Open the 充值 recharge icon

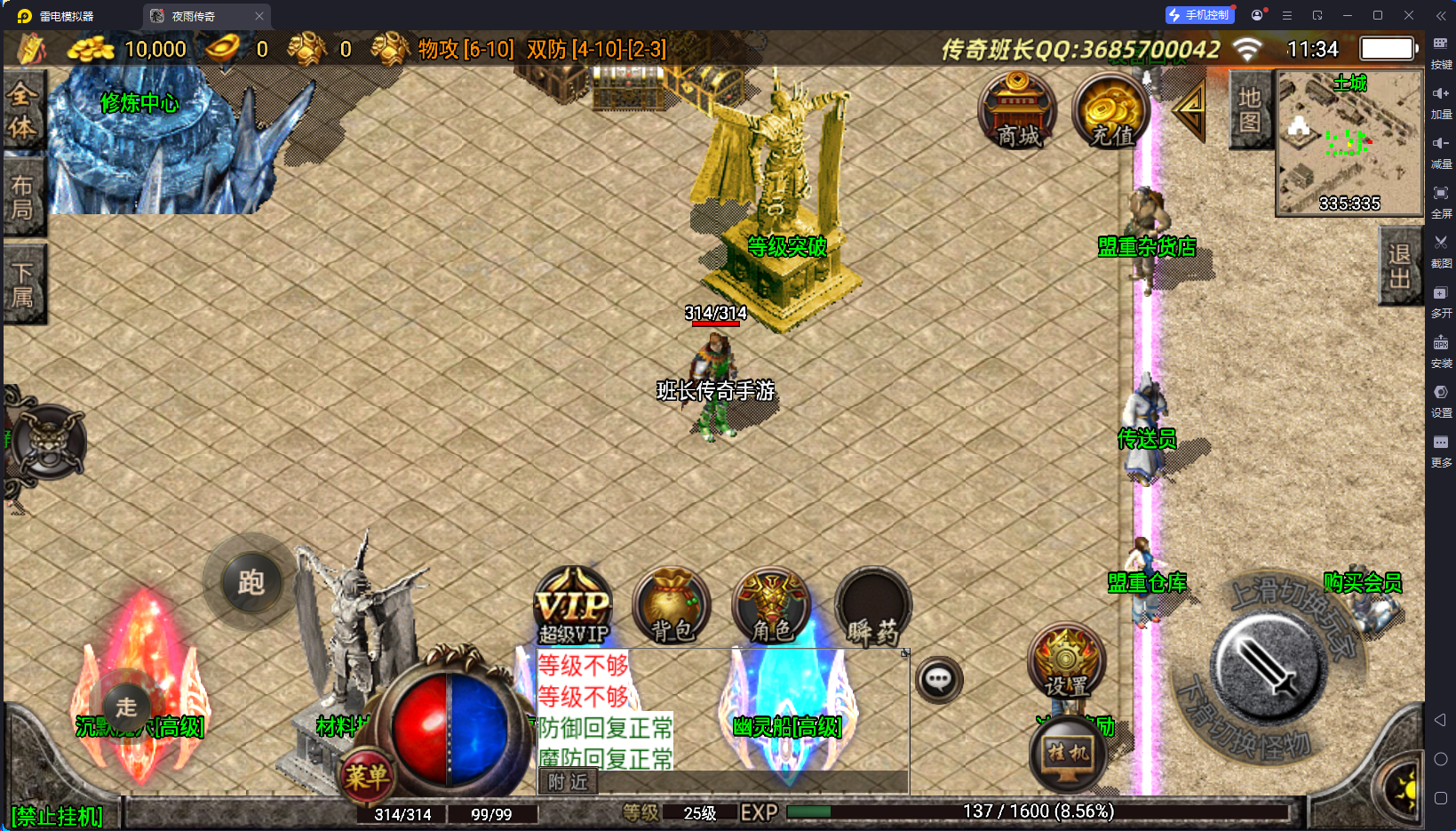1110,111
